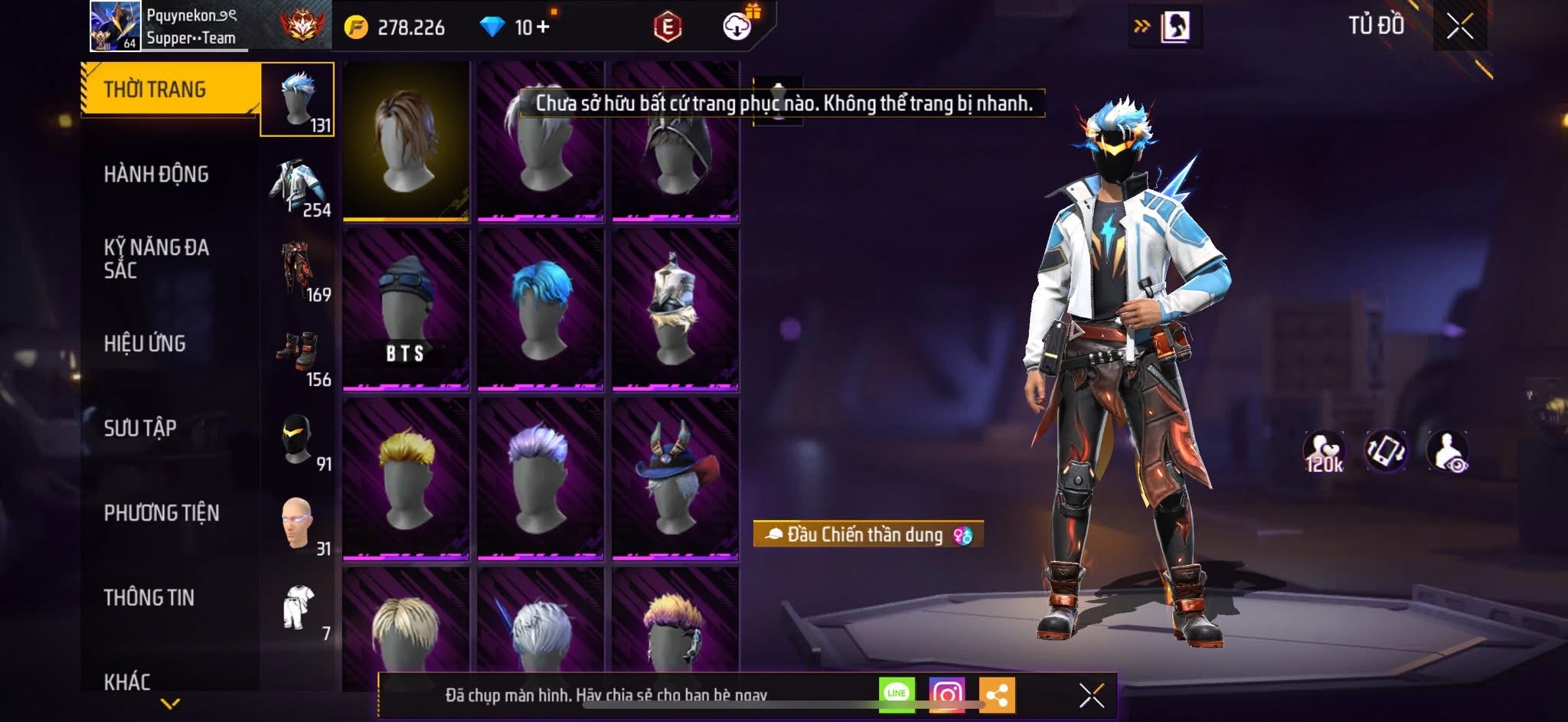Open the shoes subcategory
Screen dimensions: 1568x722
coord(299,358)
